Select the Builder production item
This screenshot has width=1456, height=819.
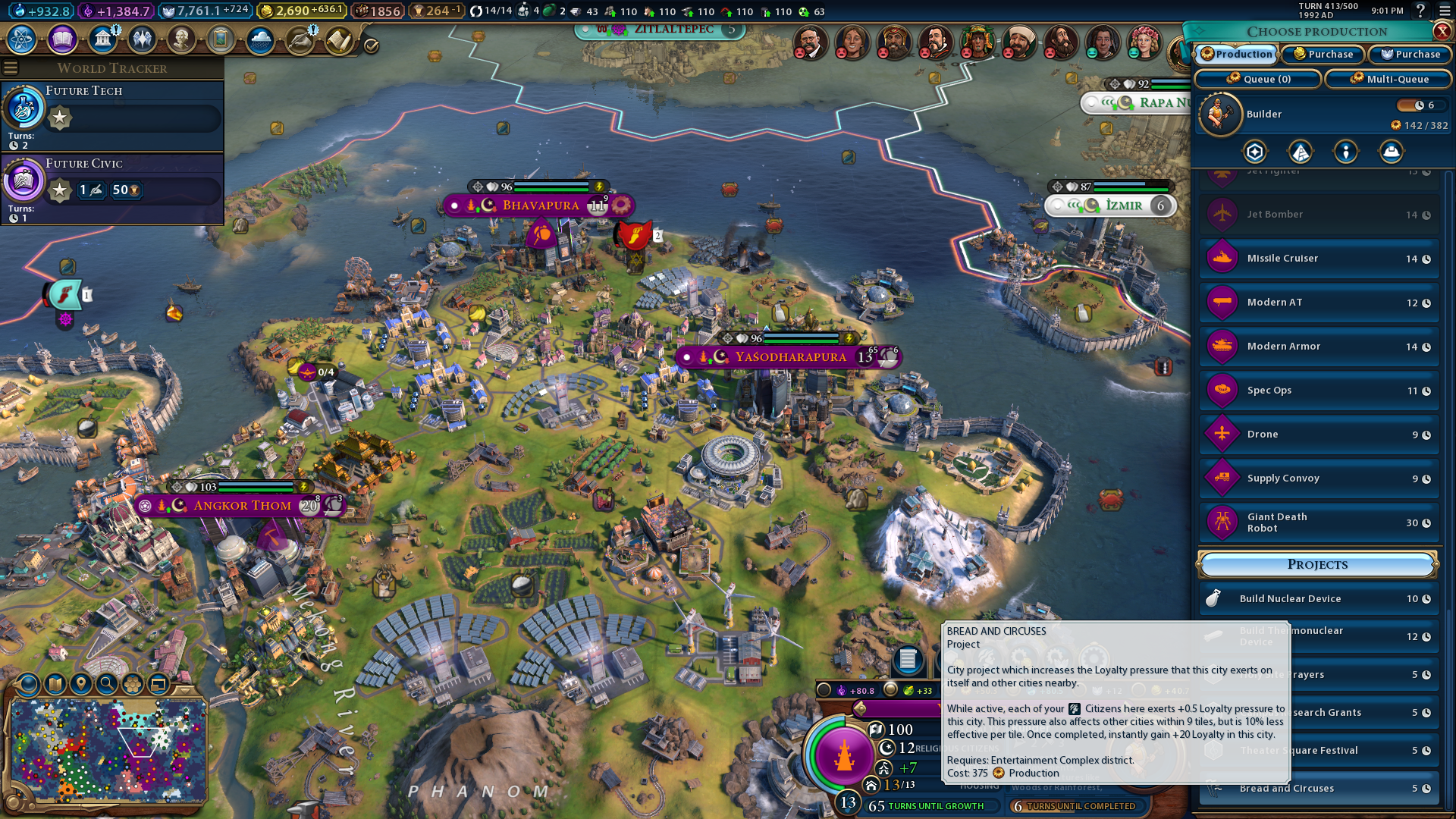[x=1319, y=115]
